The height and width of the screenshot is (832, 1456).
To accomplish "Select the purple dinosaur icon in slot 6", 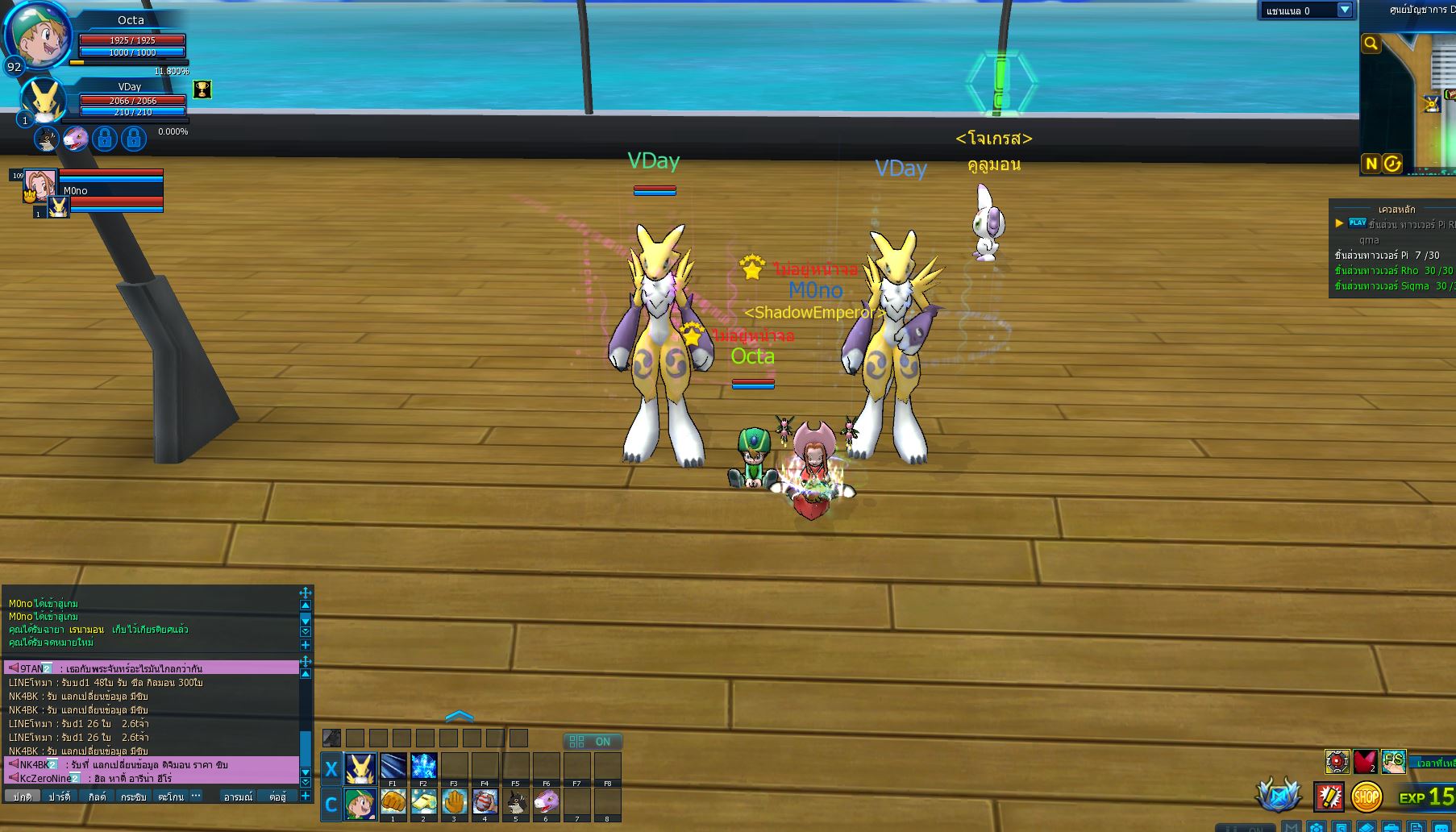I will click(x=546, y=803).
